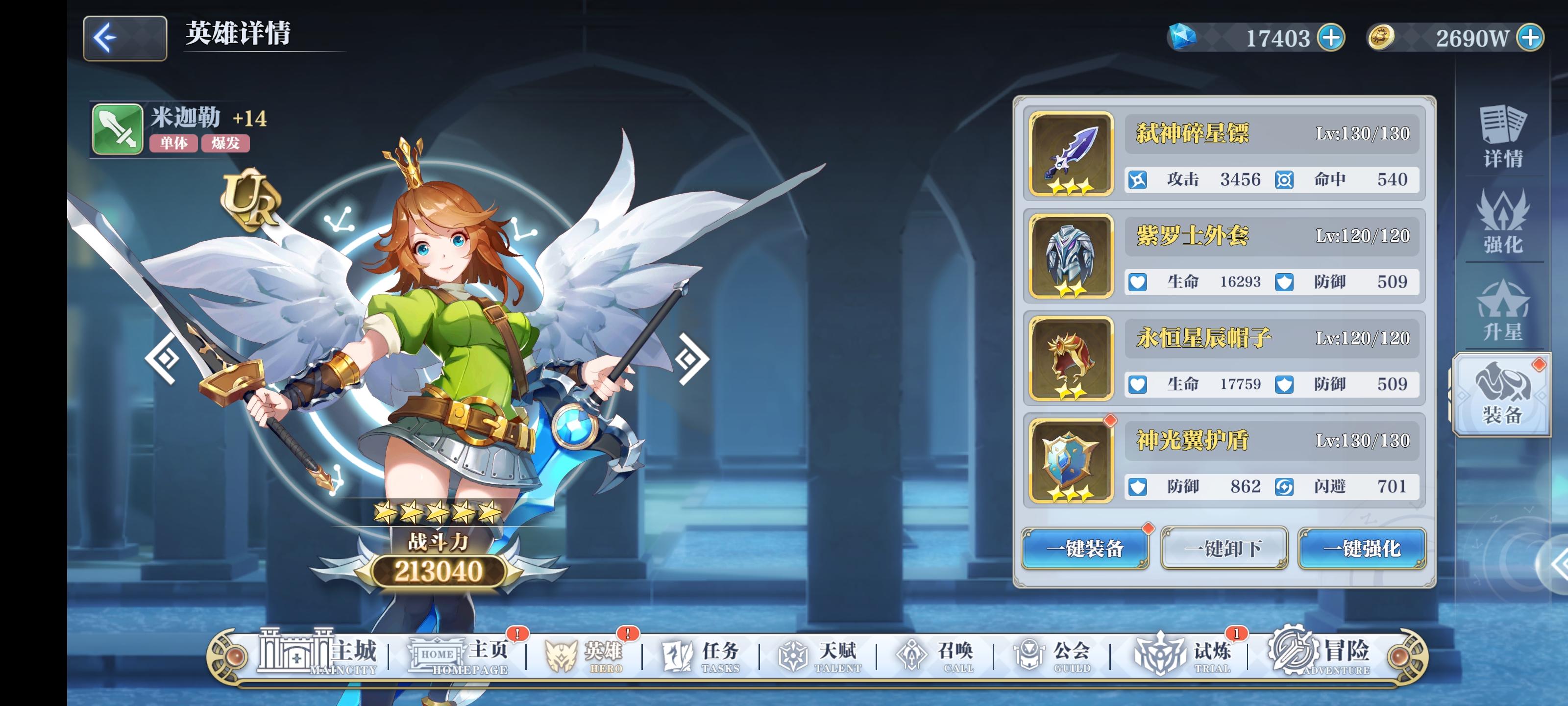Switch to the 英雄 hero tab

coord(585,653)
